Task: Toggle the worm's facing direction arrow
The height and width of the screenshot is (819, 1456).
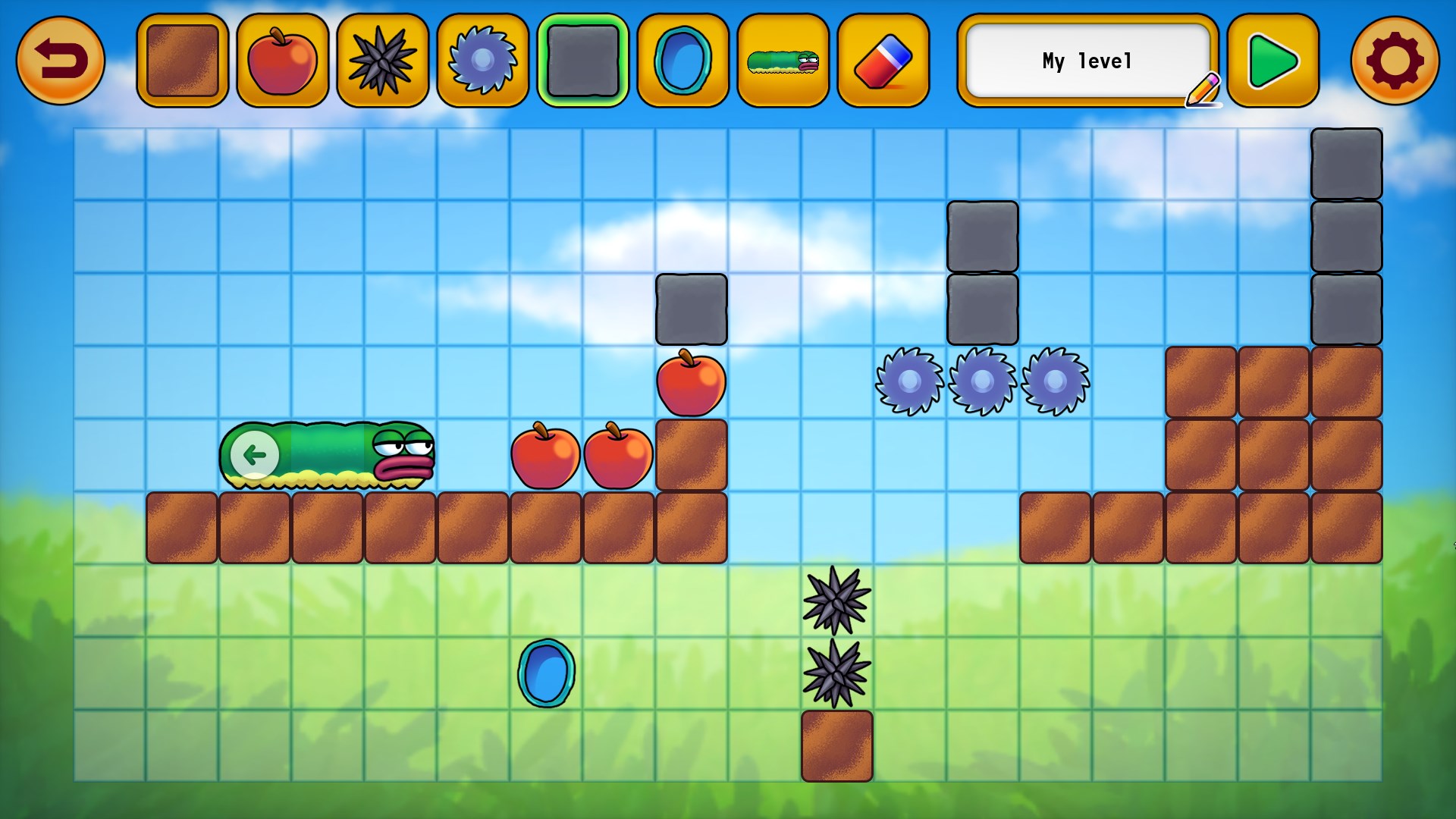Action: pyautogui.click(x=253, y=453)
